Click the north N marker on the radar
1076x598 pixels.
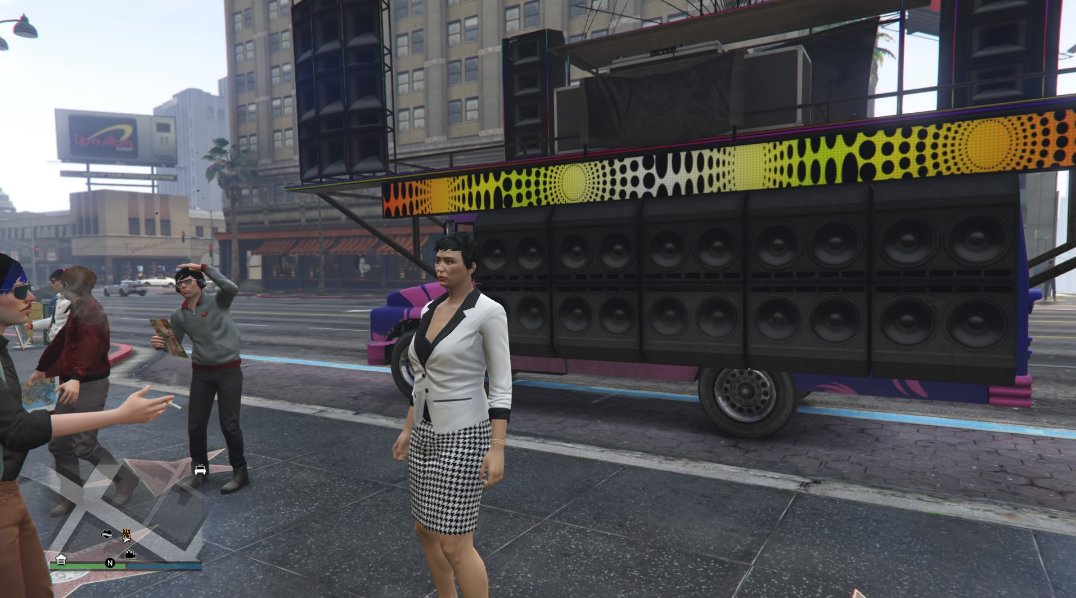[110, 563]
